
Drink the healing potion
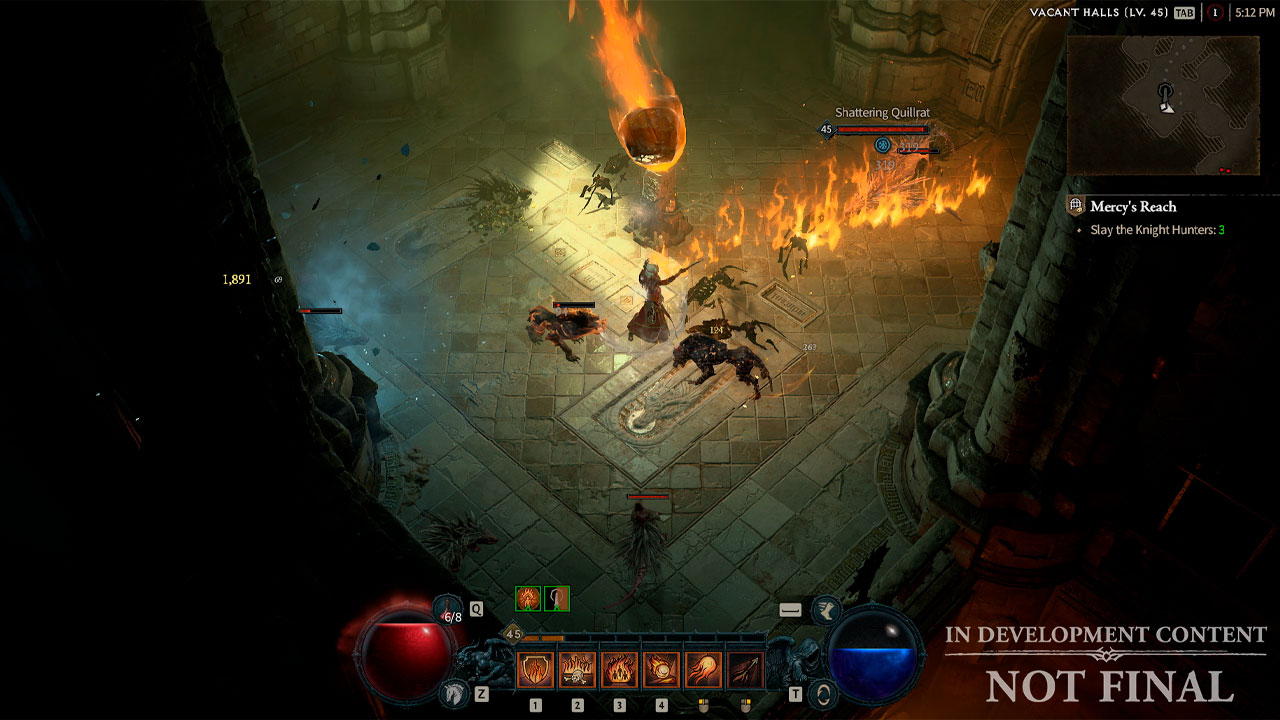[448, 610]
